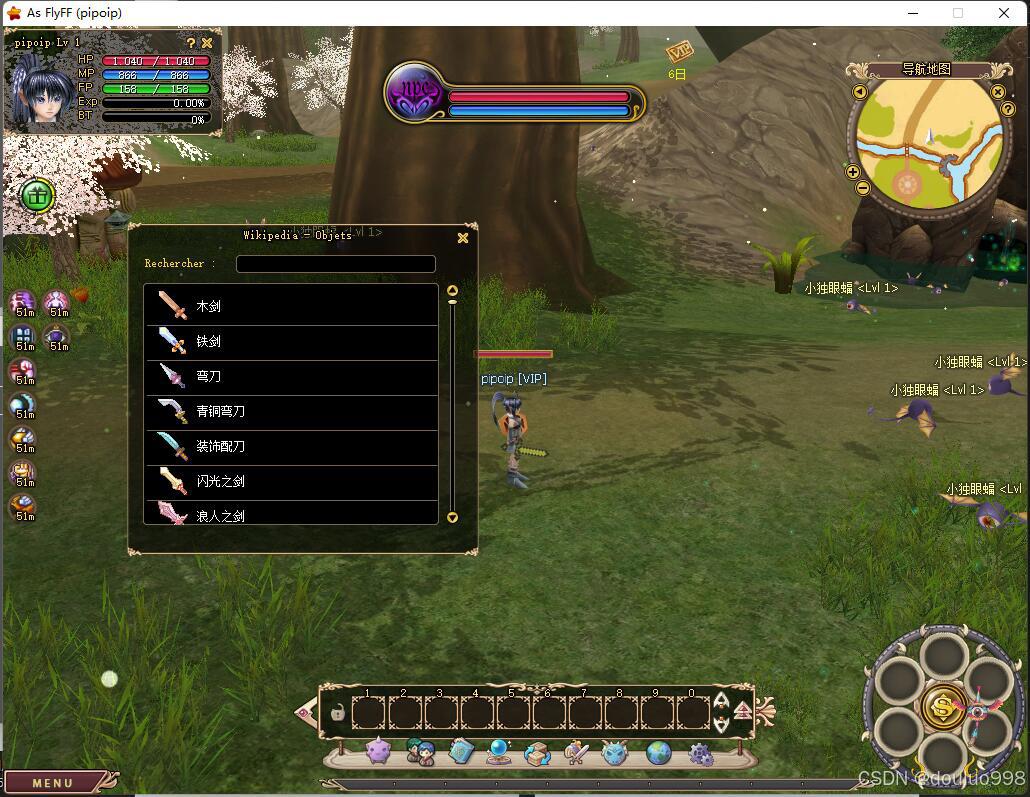The image size is (1030, 797).
Task: Choose the 弯刀 entry
Action: pyautogui.click(x=292, y=376)
